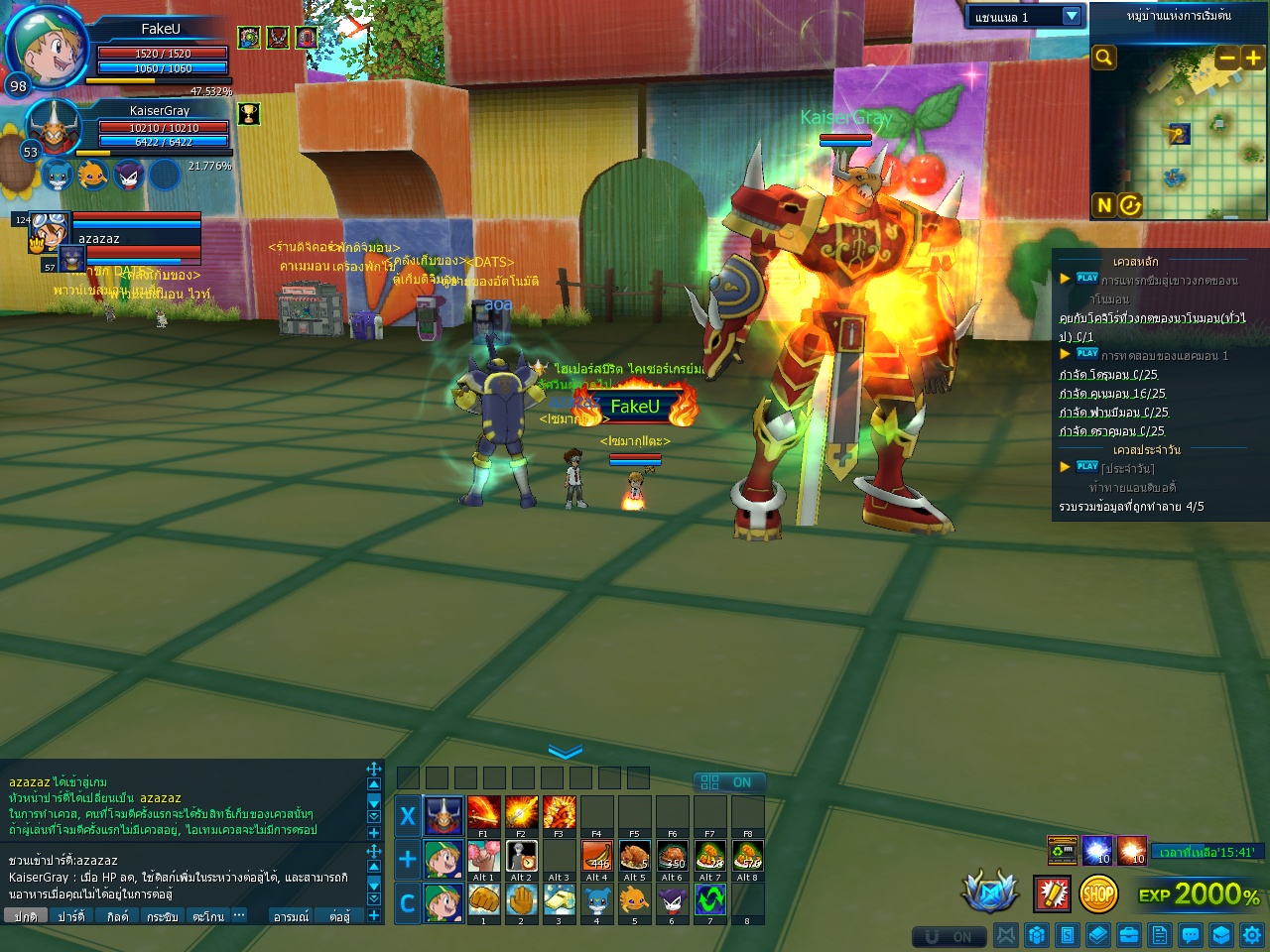Use the F3 flame dragon skill
The width and height of the screenshot is (1270, 952).
point(559,813)
